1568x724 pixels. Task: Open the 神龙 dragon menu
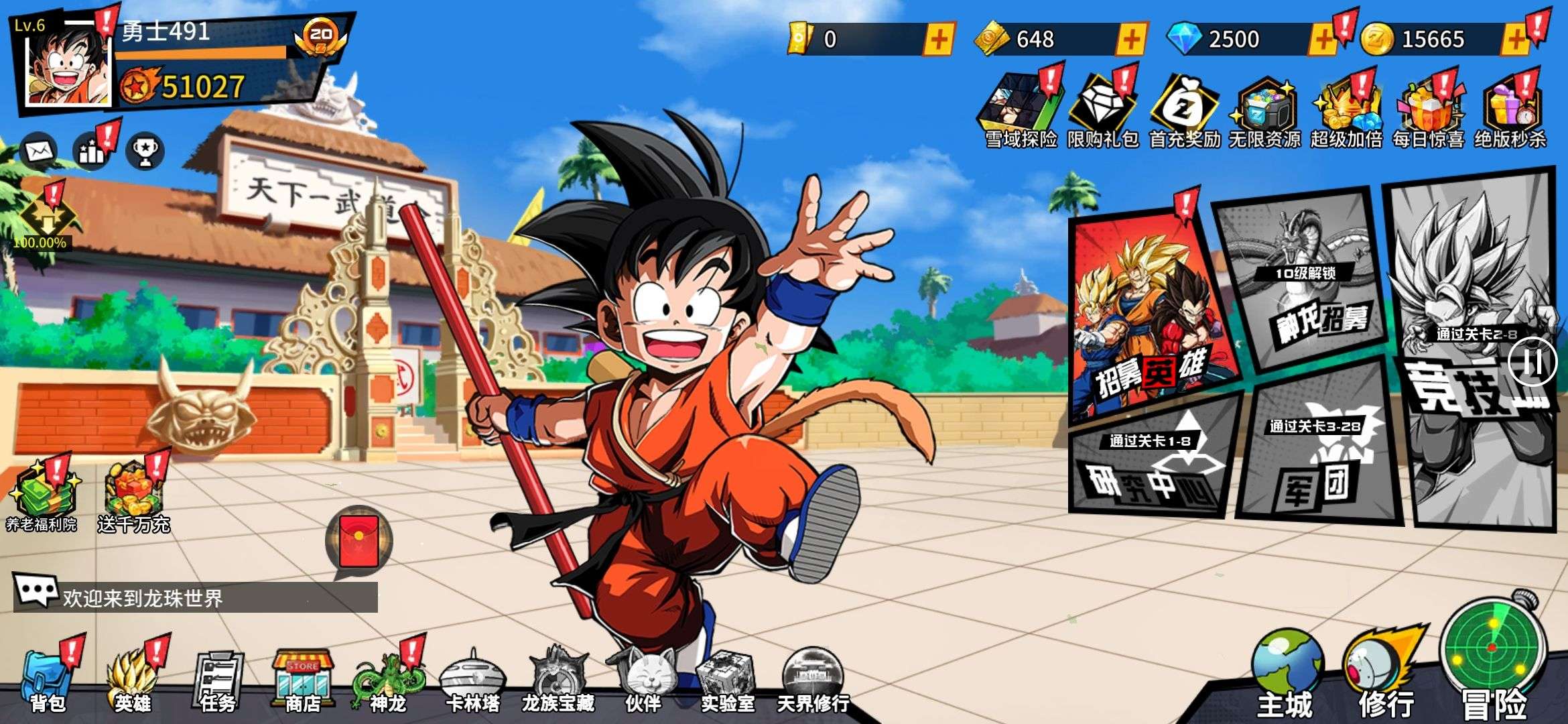coord(389,680)
